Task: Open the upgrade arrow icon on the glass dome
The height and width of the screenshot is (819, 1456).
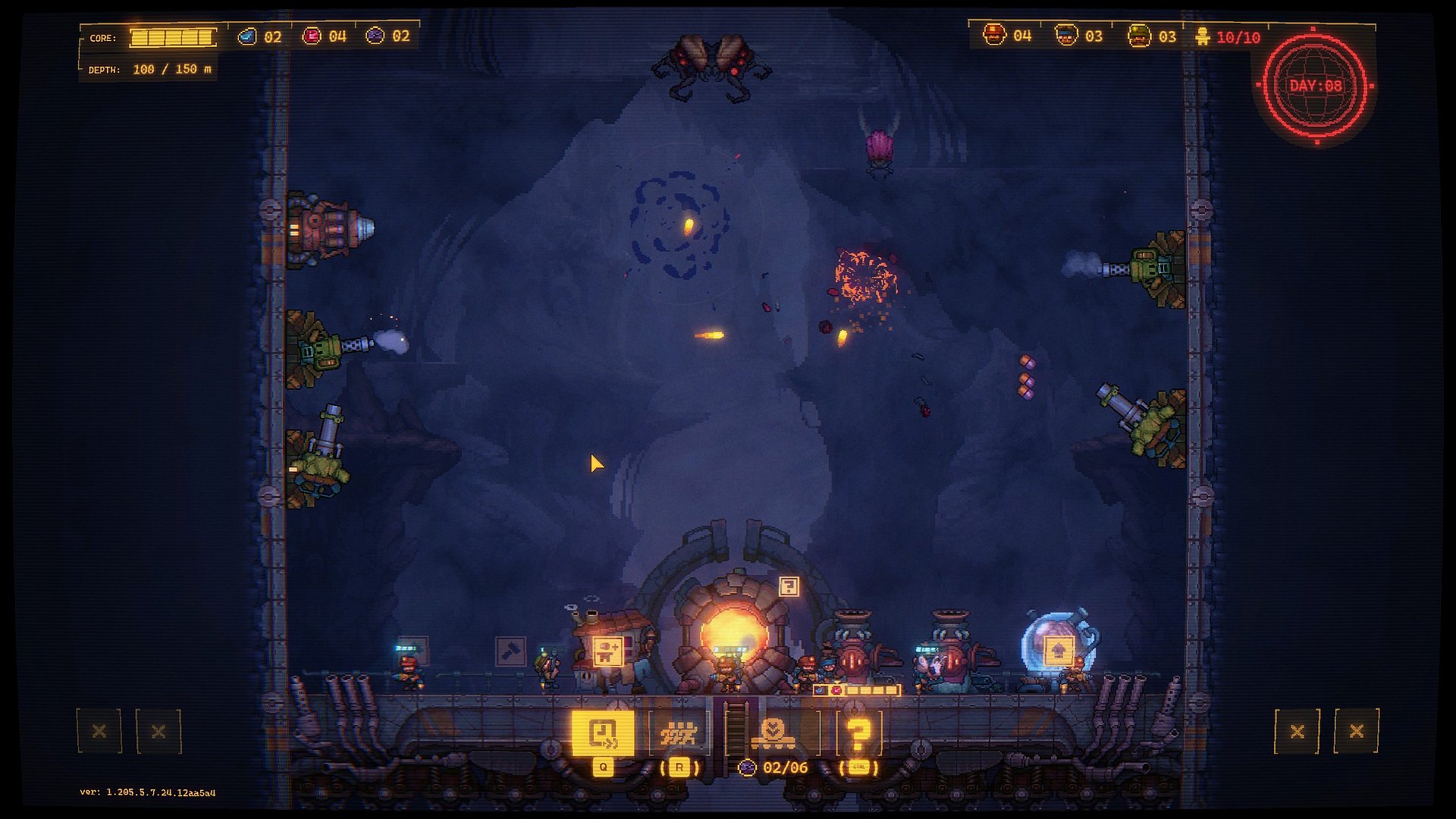Action: pos(1059,651)
